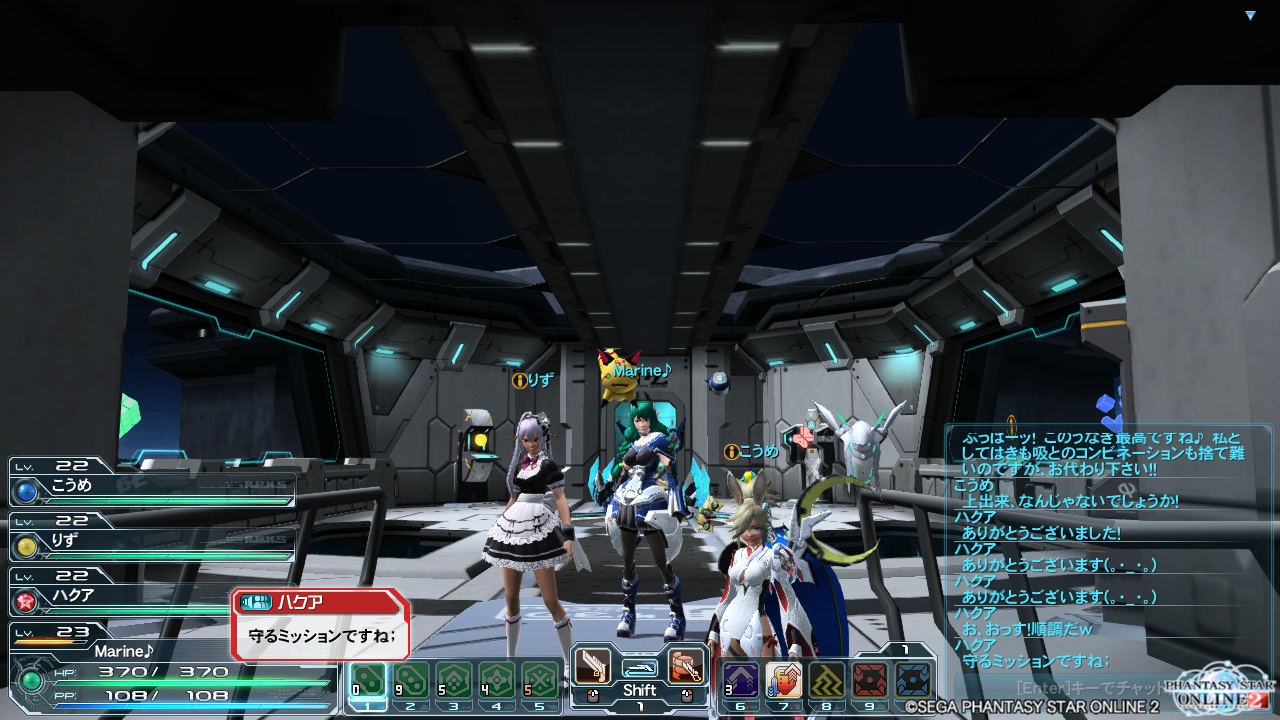
Task: Use the yellow chevron skill in slot 8
Action: pos(827,681)
